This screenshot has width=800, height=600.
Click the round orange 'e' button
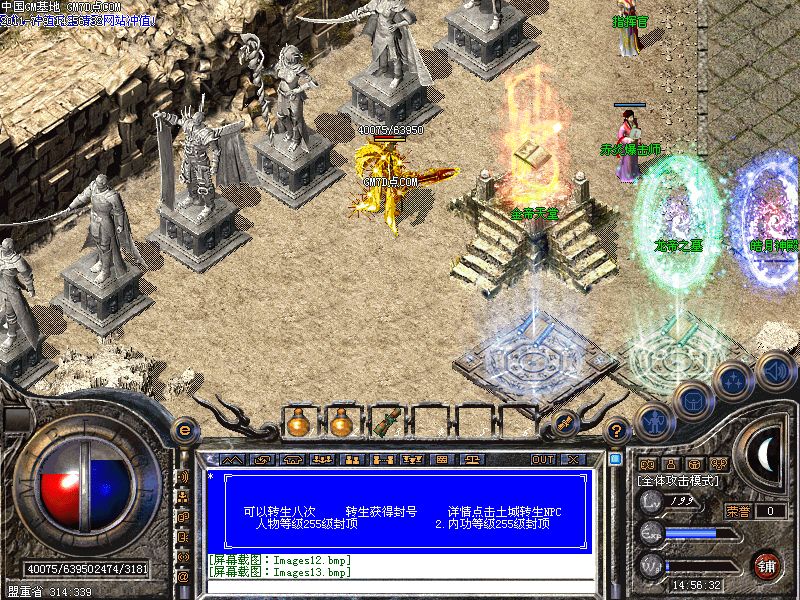184,430
